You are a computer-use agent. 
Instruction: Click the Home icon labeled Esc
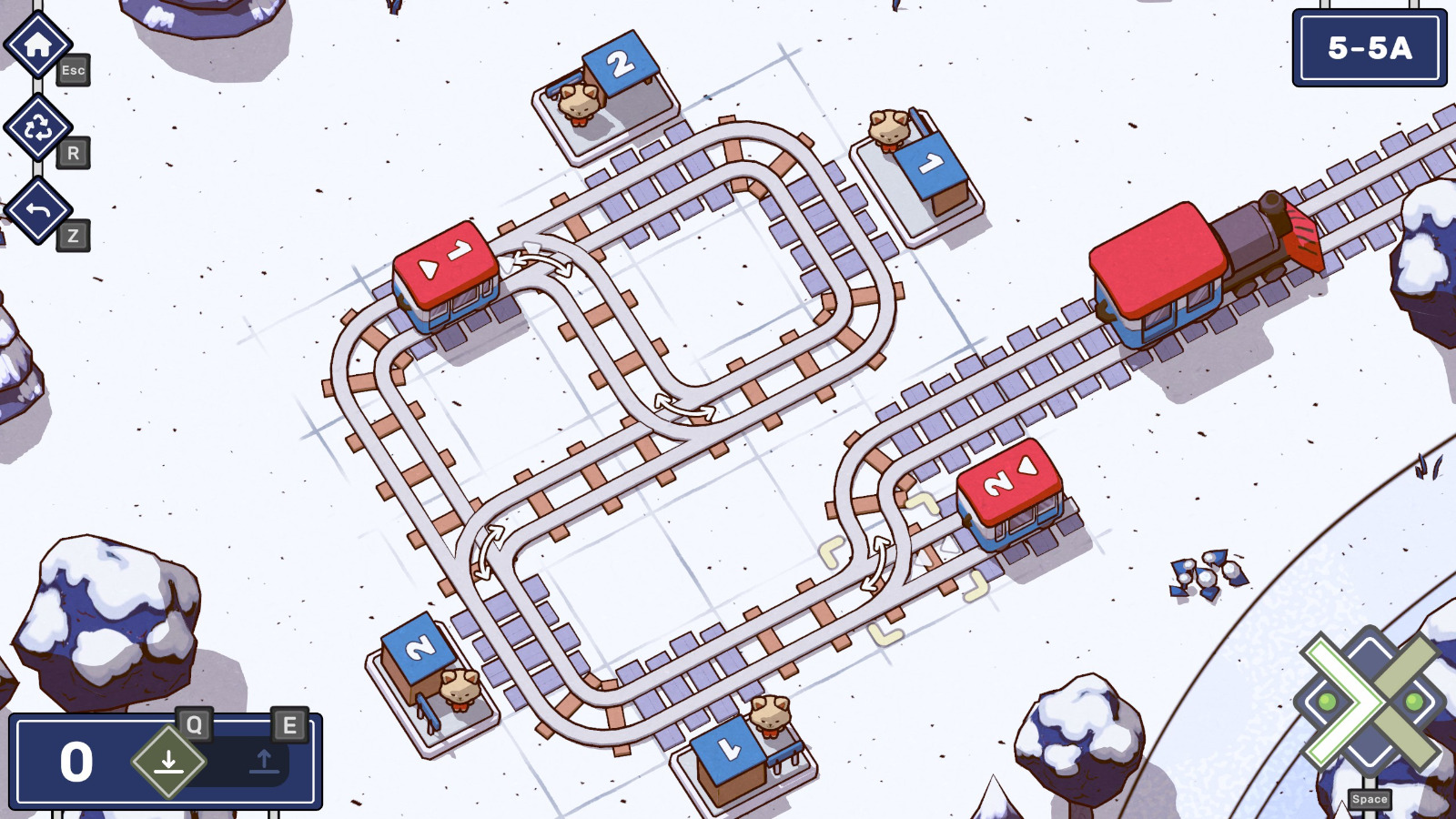click(38, 43)
